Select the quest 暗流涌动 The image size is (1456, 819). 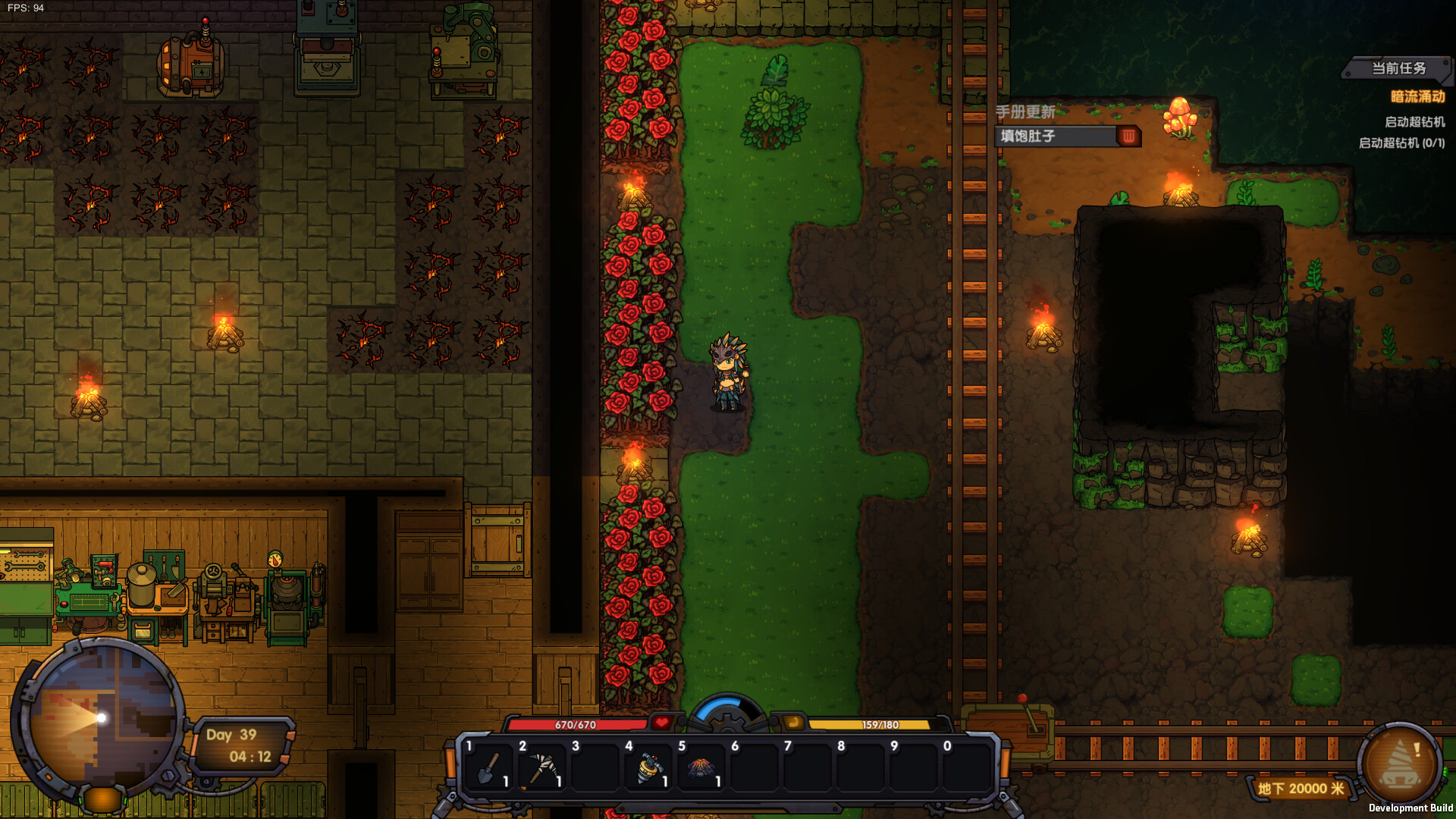click(1420, 97)
